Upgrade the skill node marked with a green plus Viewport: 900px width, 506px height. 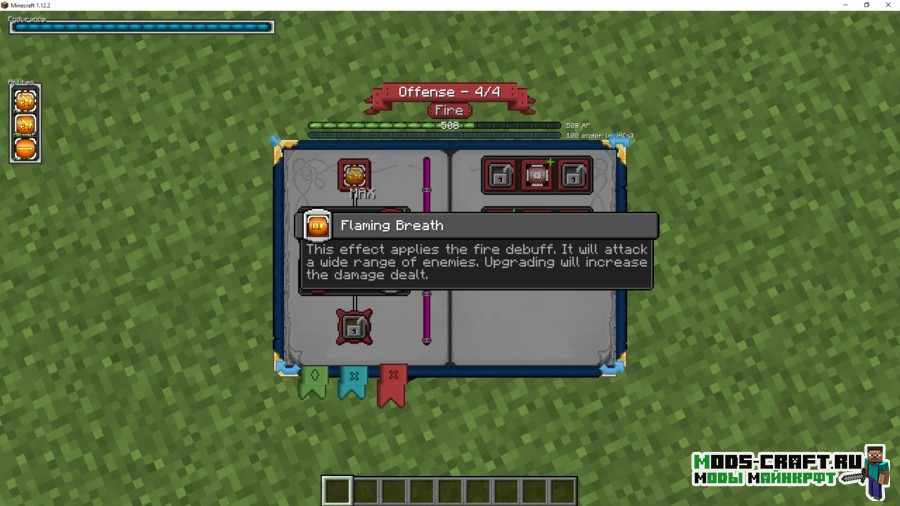(x=536, y=175)
